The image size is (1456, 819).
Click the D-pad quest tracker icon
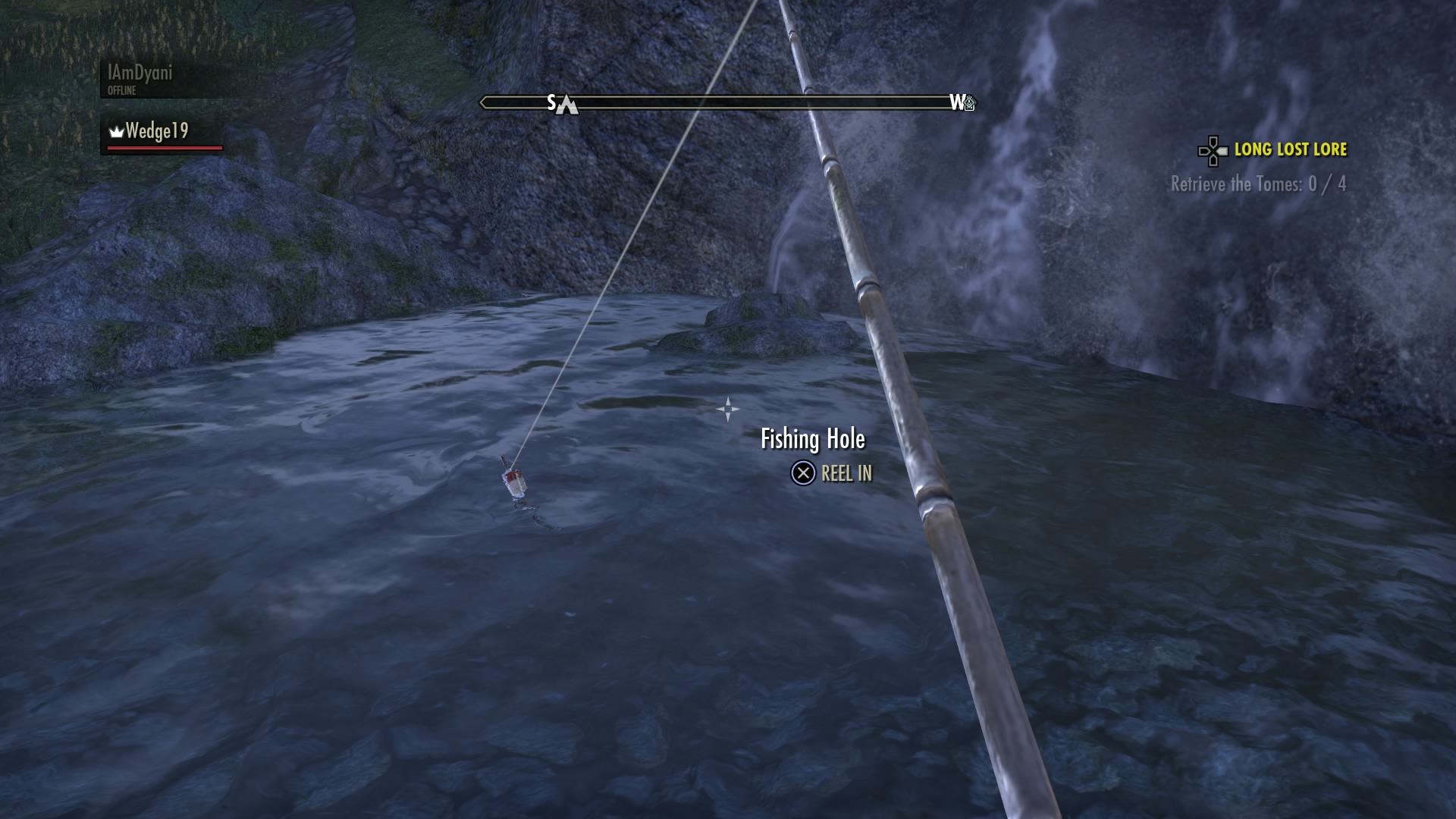pyautogui.click(x=1212, y=151)
